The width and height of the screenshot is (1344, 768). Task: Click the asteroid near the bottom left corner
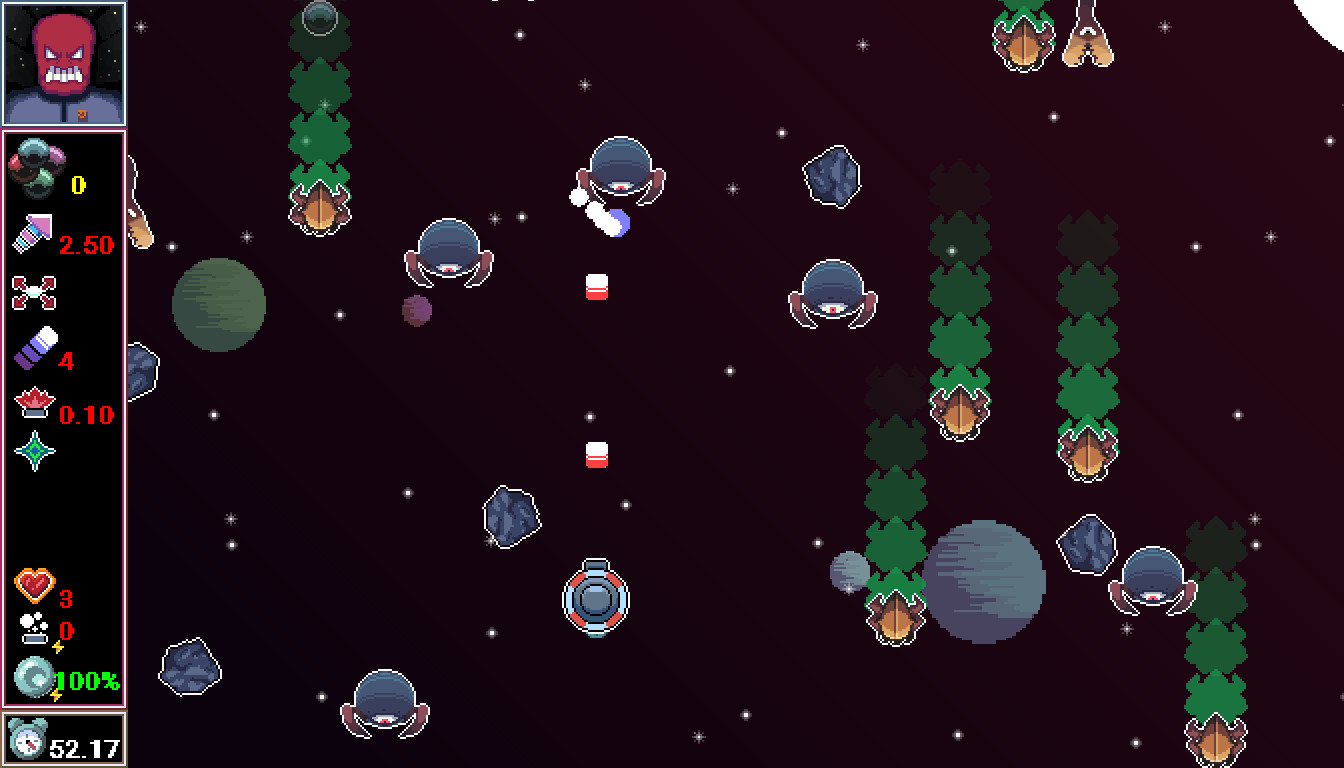tap(188, 668)
